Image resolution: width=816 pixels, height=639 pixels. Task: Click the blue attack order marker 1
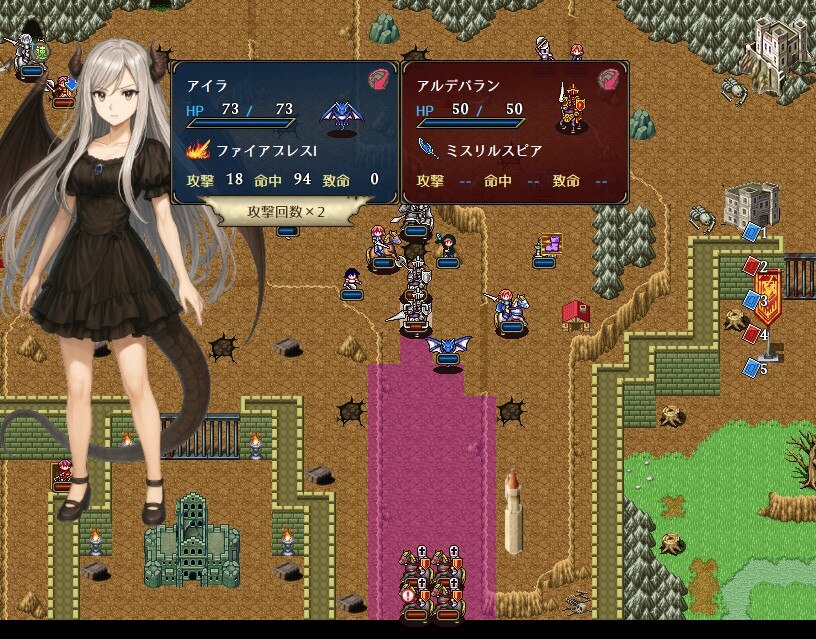[751, 232]
